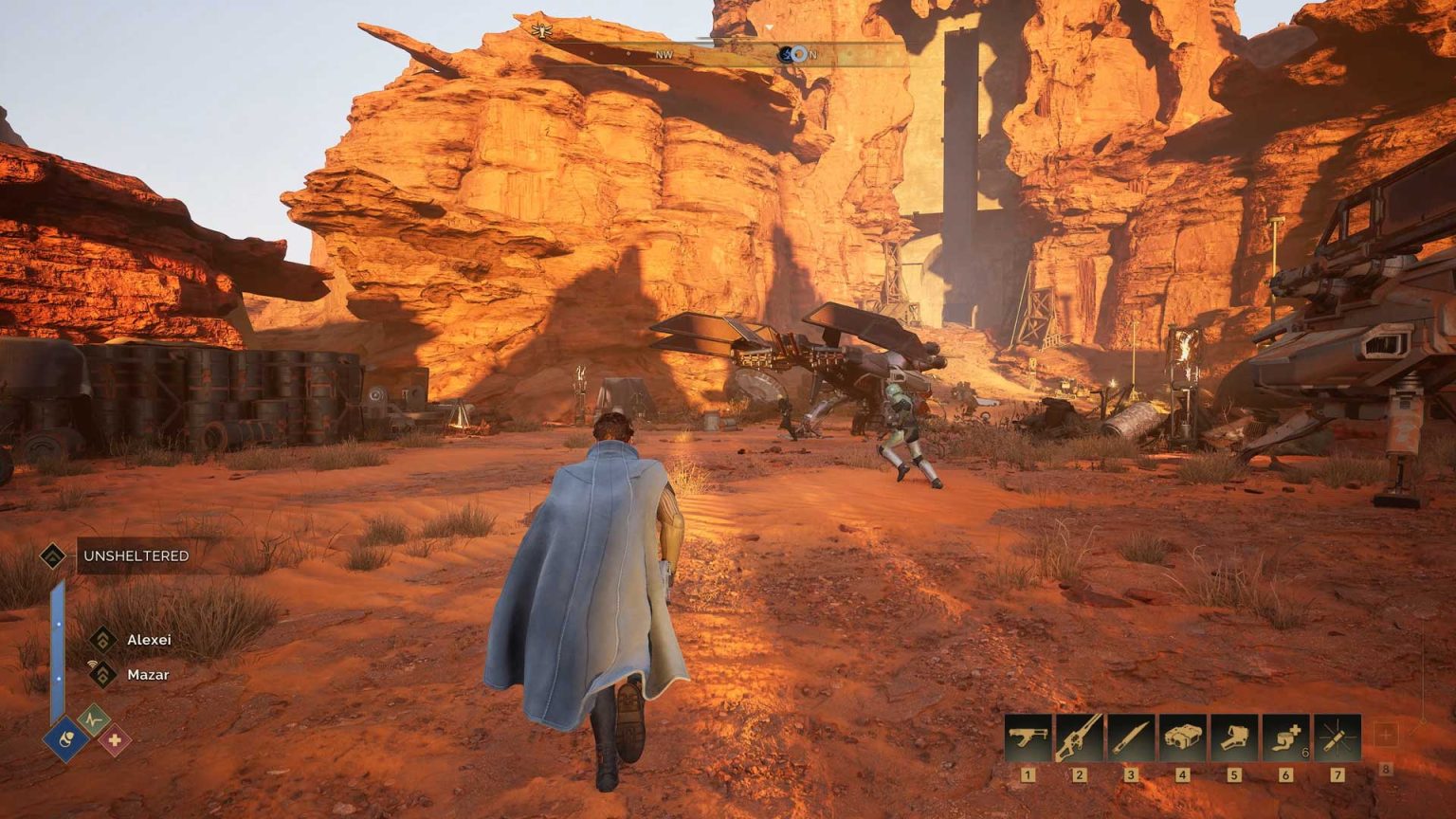Image resolution: width=1456 pixels, height=819 pixels.
Task: Select party member Mazar
Action: coord(147,675)
